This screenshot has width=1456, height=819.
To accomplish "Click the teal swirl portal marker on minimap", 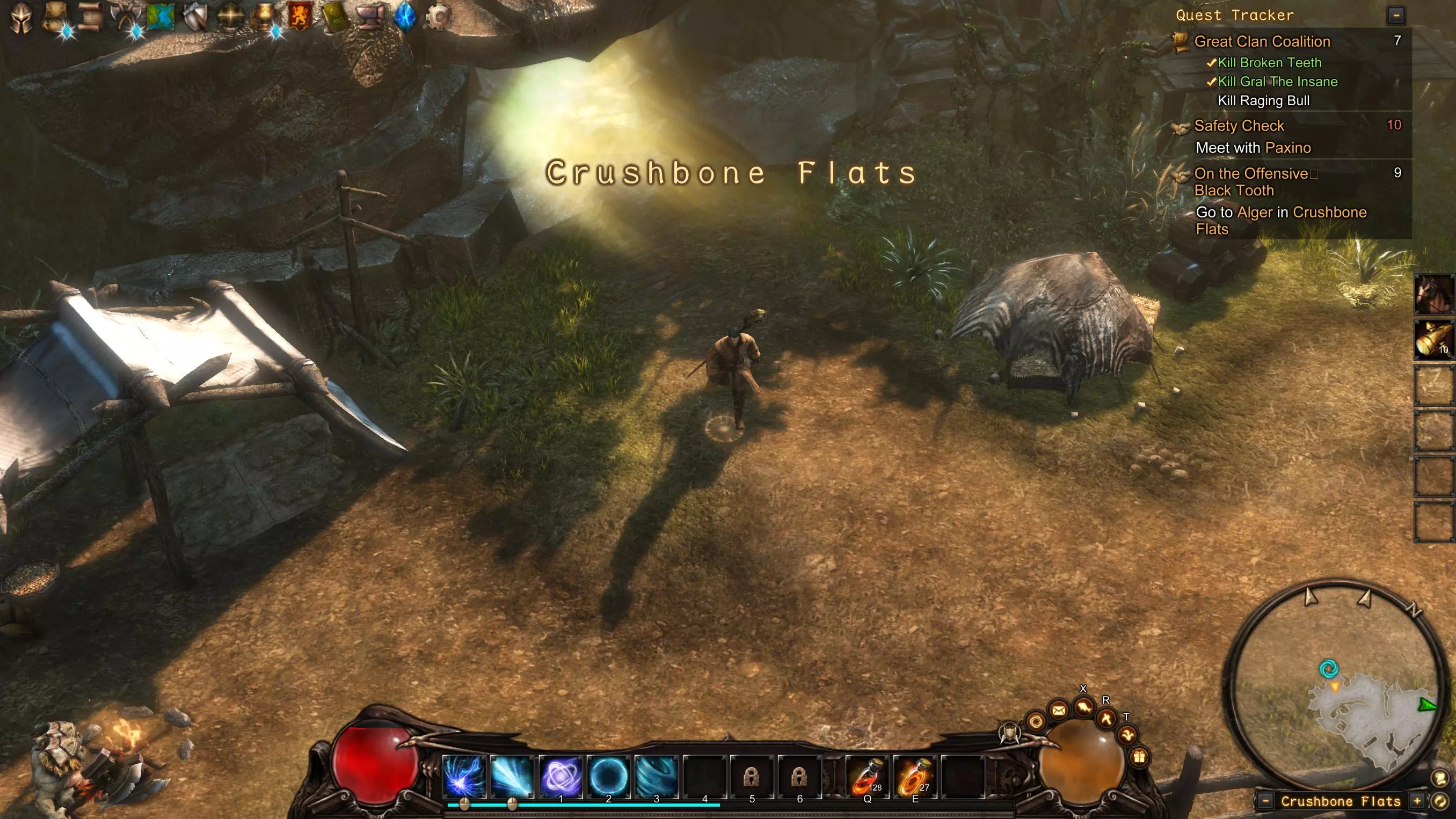I will [1328, 669].
